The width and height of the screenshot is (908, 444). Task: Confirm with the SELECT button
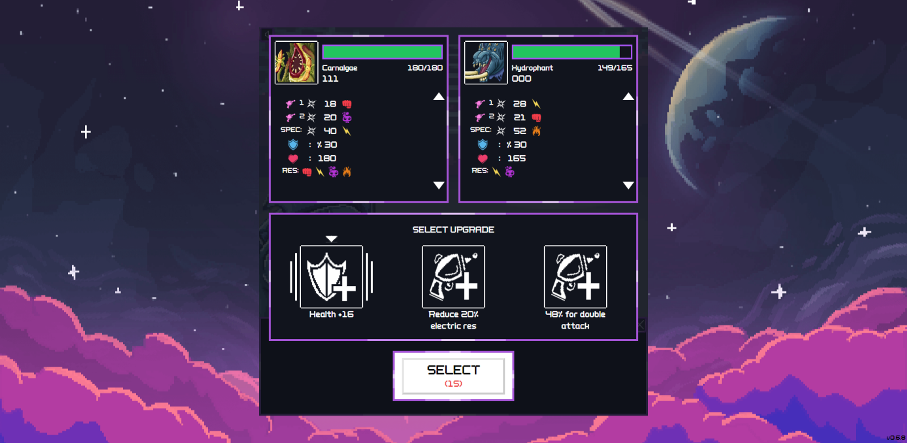coord(453,375)
